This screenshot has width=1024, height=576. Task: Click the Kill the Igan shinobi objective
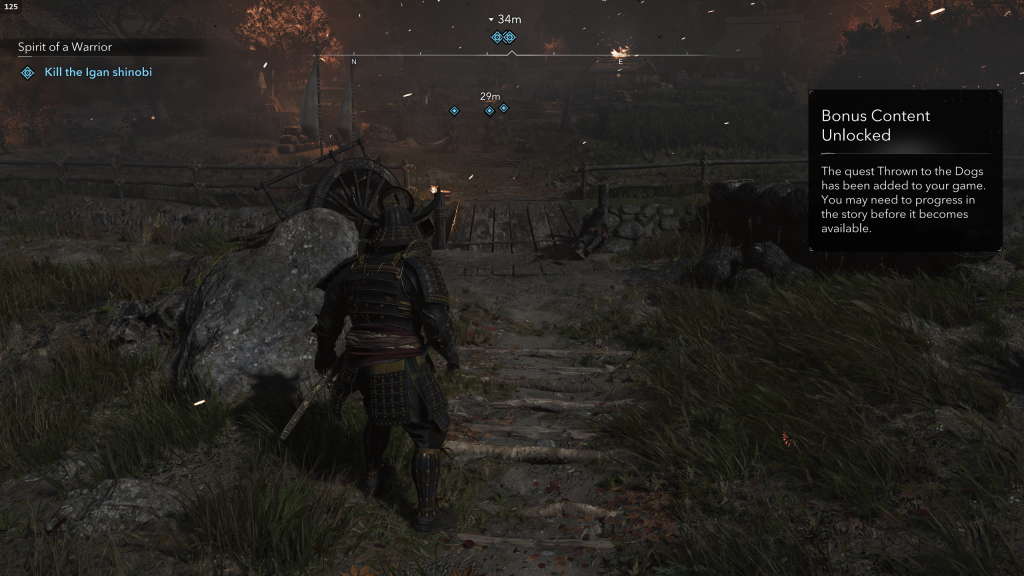coord(98,73)
